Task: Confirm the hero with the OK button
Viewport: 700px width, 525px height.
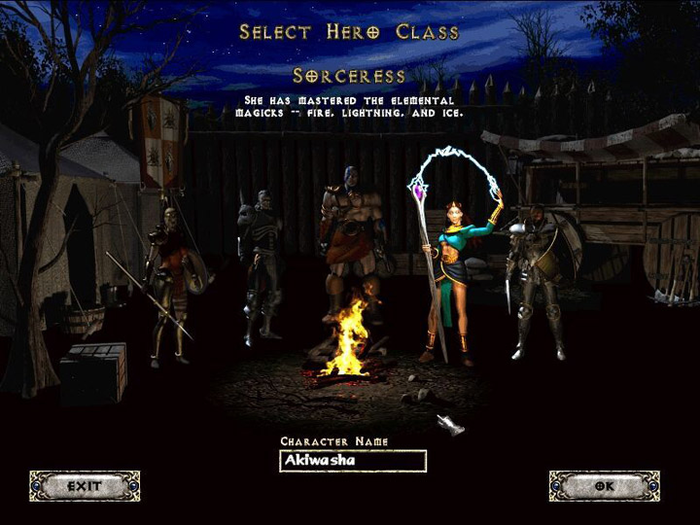Action: pyautogui.click(x=604, y=486)
